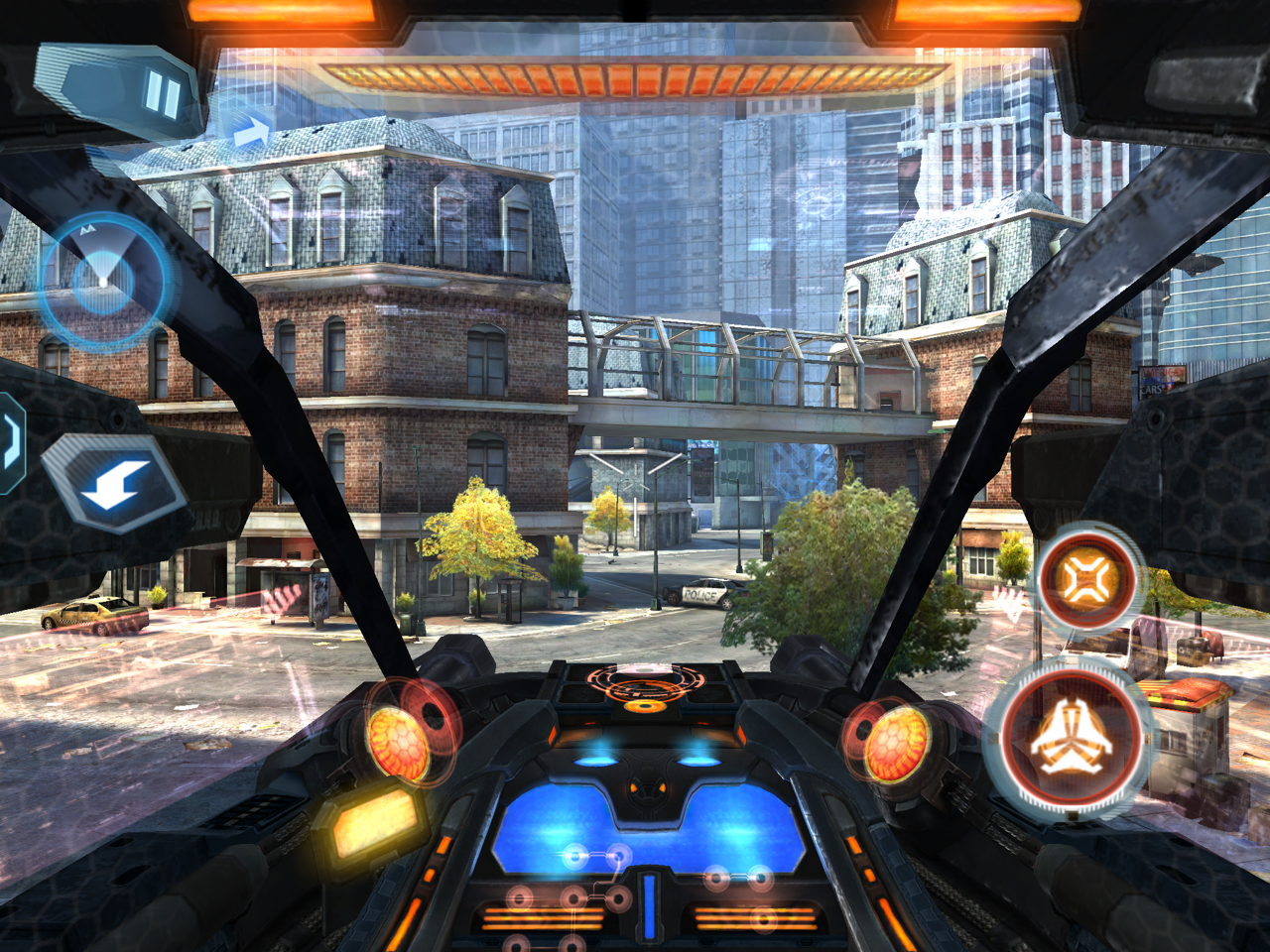This screenshot has height=952, width=1270.
Task: Fire the orange crosshair weapon button
Action: [1087, 578]
